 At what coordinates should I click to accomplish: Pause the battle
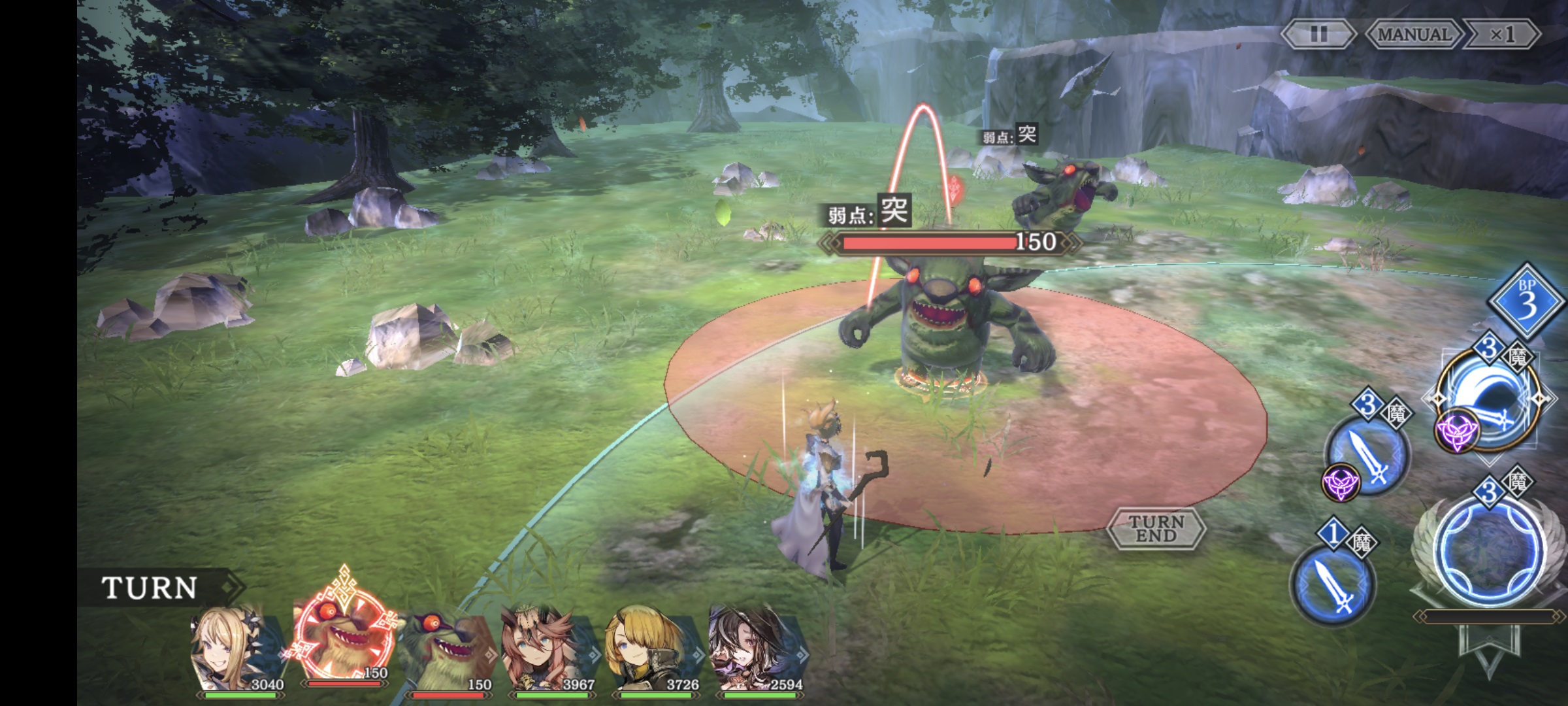(1318, 34)
